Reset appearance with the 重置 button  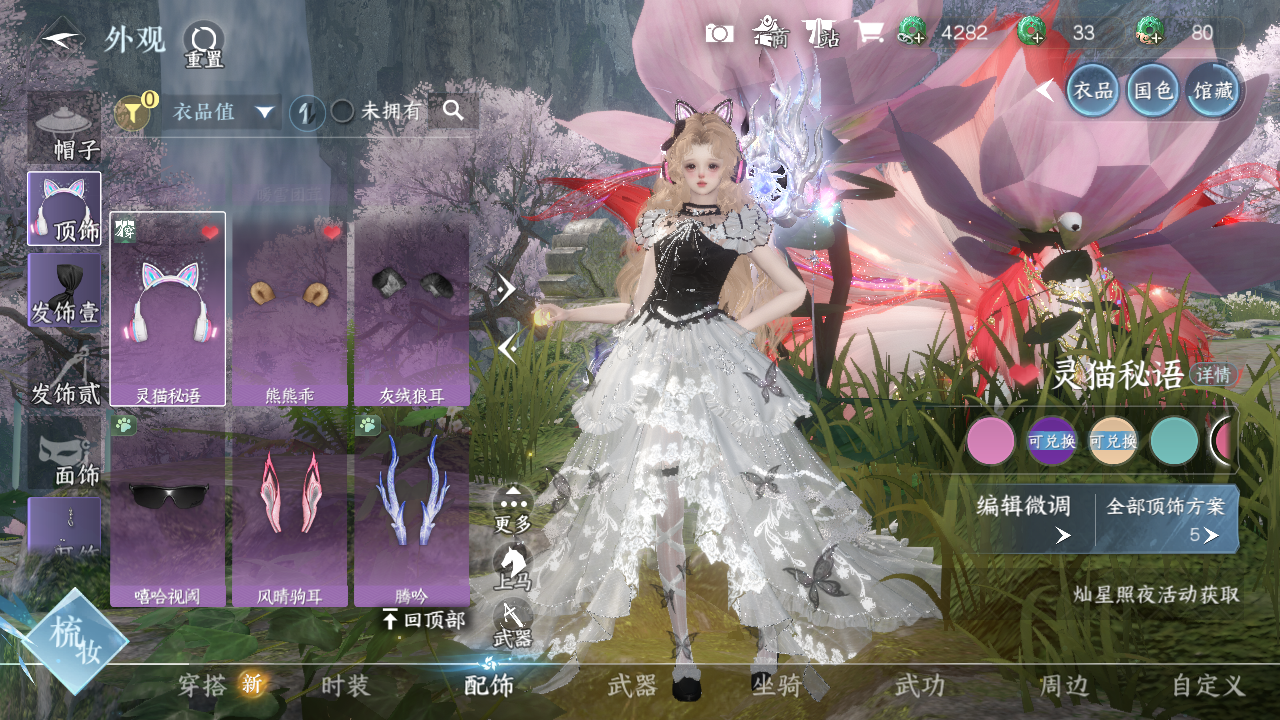[204, 44]
